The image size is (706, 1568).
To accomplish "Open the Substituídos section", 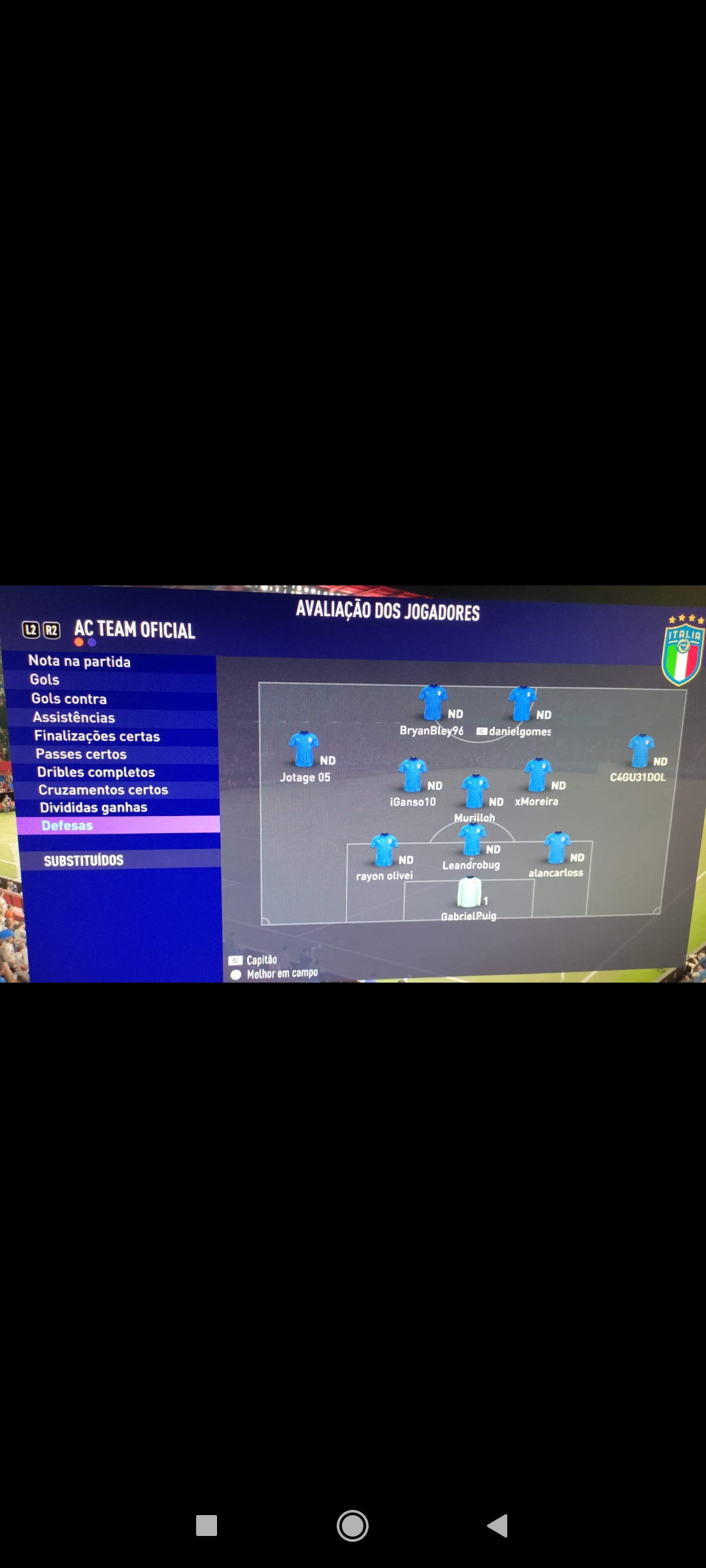I will click(84, 860).
